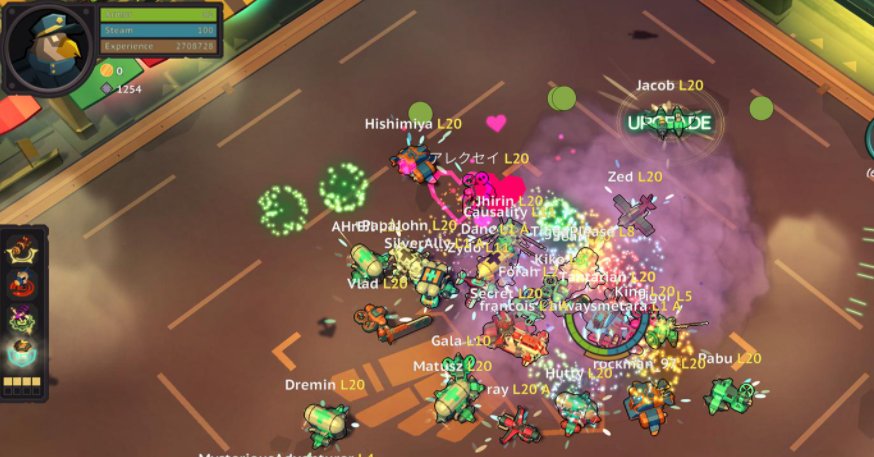Use the red swirl ability icon
Viewport: 874px width, 457px height.
pyautogui.click(x=23, y=285)
